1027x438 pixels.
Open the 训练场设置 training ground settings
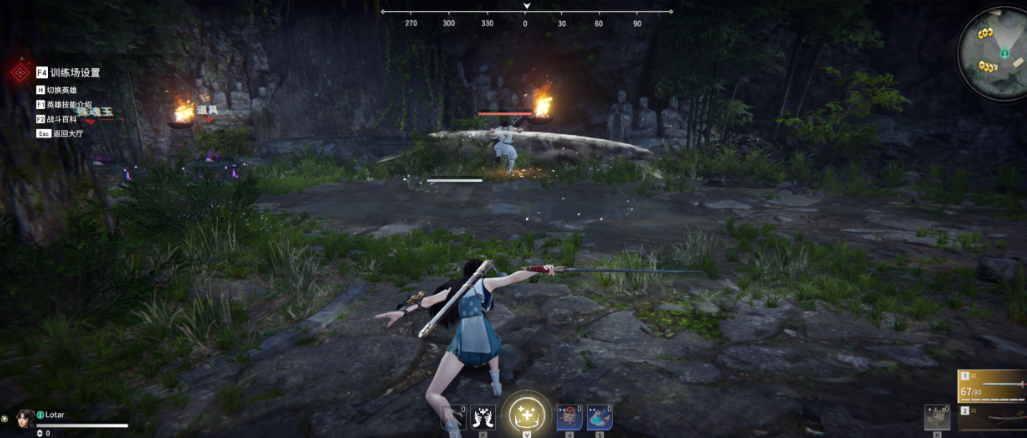(68, 72)
